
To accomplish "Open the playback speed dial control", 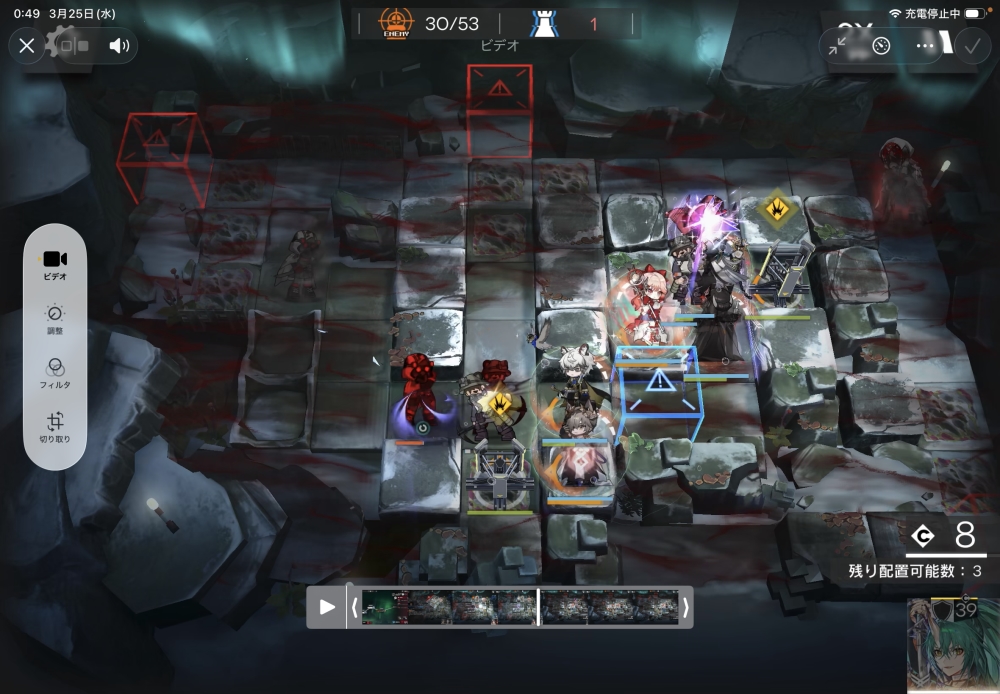I will point(881,46).
